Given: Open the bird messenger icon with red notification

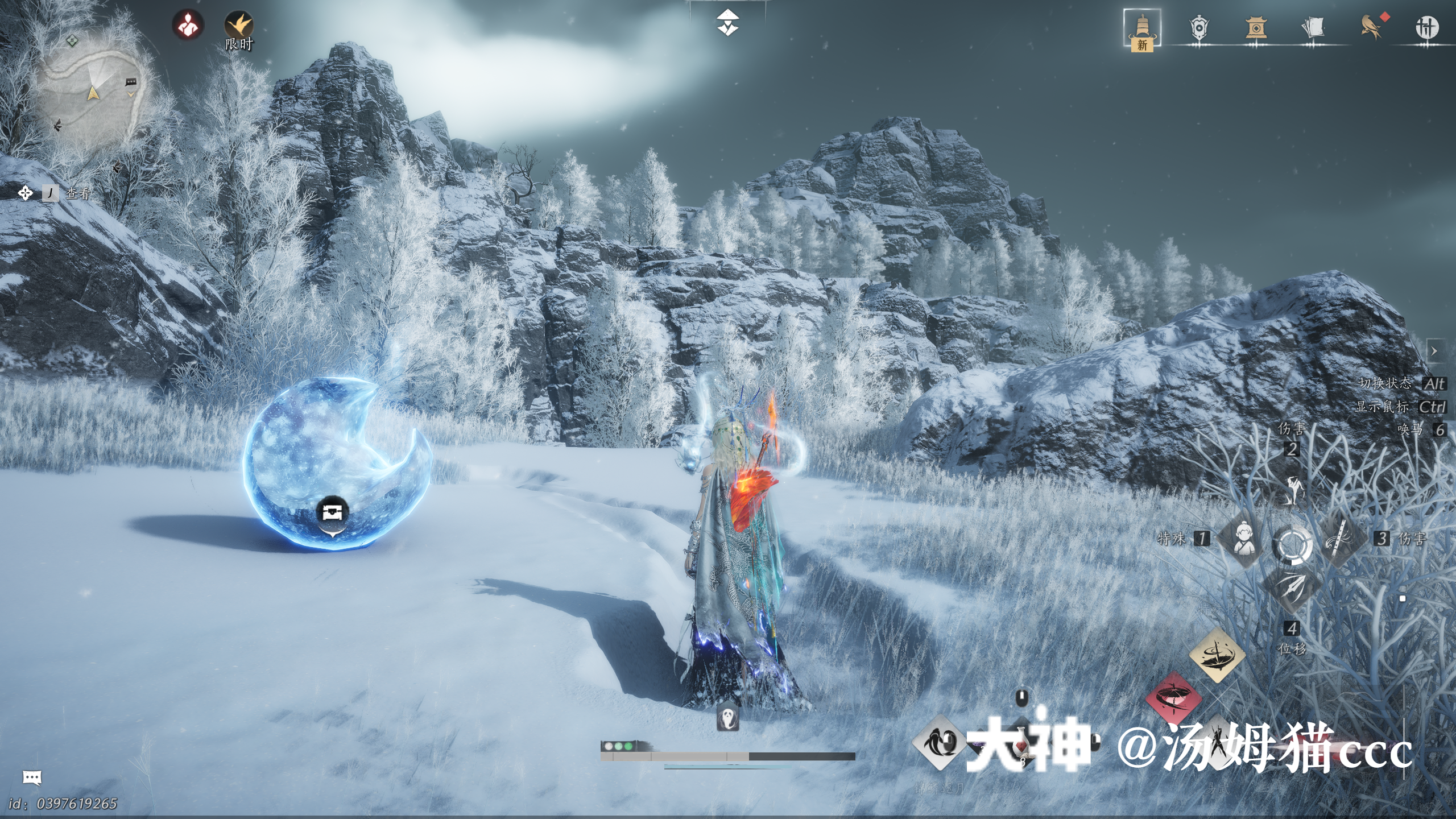Looking at the screenshot, I should (1371, 27).
